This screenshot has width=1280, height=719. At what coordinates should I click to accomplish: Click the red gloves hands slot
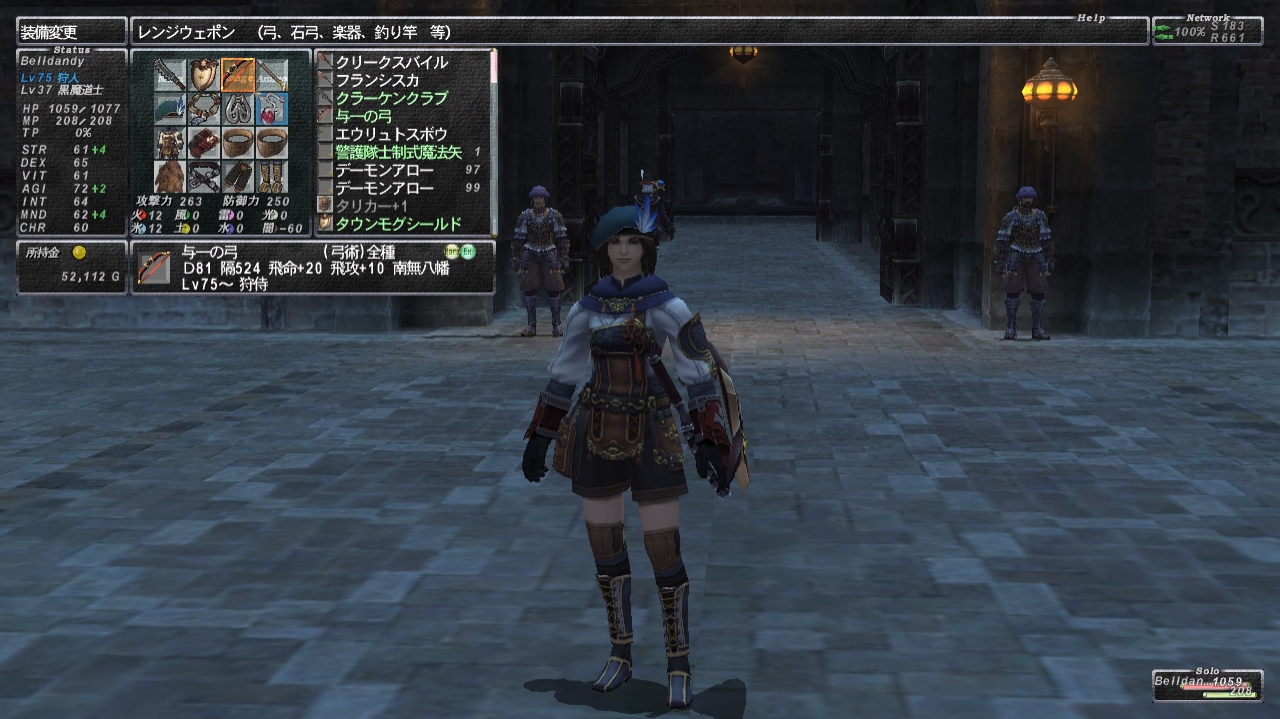(204, 143)
